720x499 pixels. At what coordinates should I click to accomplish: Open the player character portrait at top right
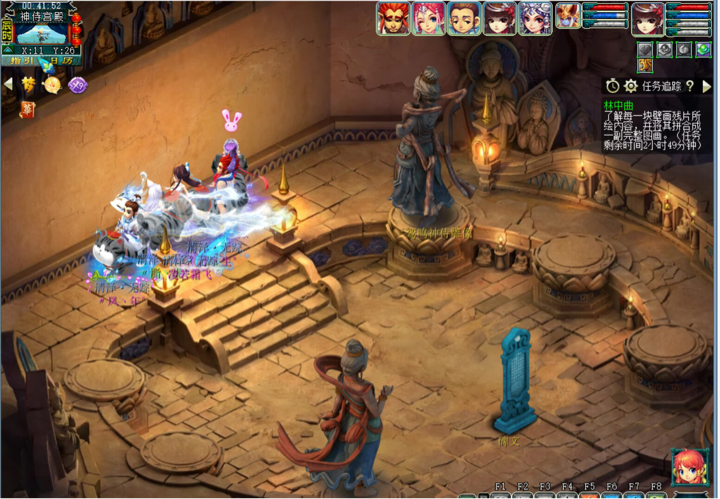pyautogui.click(x=647, y=17)
